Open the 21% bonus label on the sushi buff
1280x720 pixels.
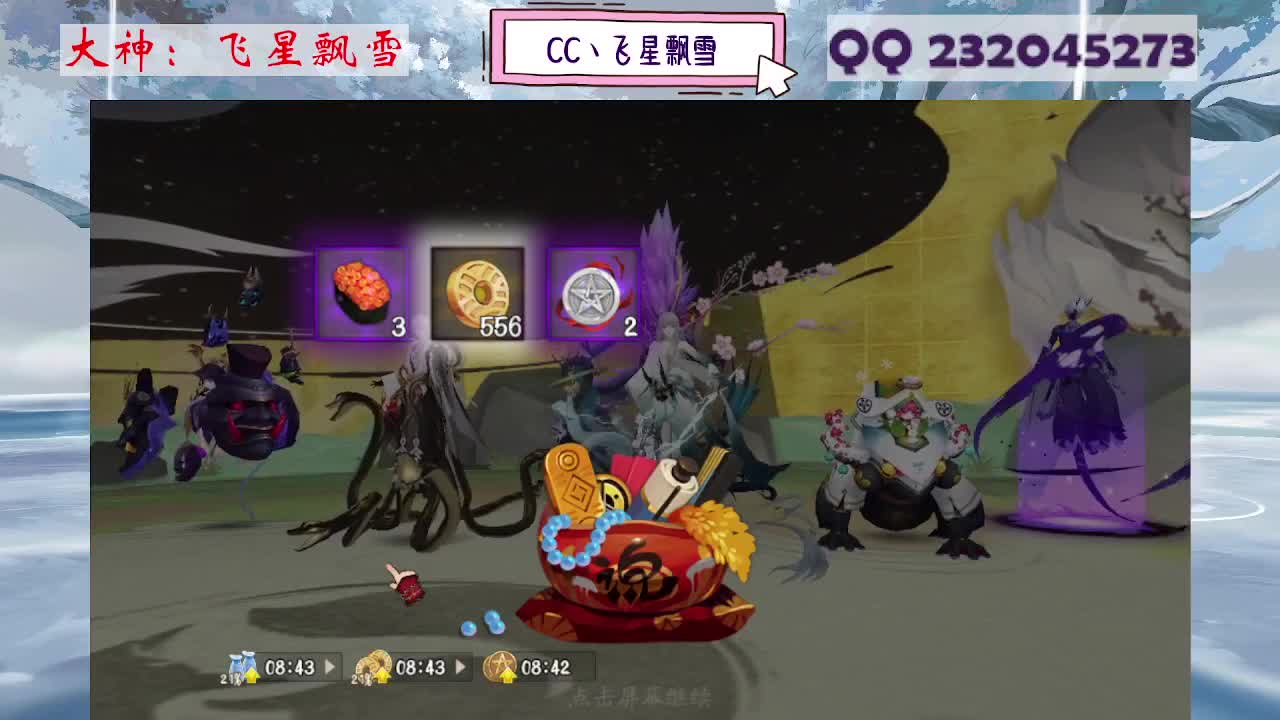tap(227, 677)
